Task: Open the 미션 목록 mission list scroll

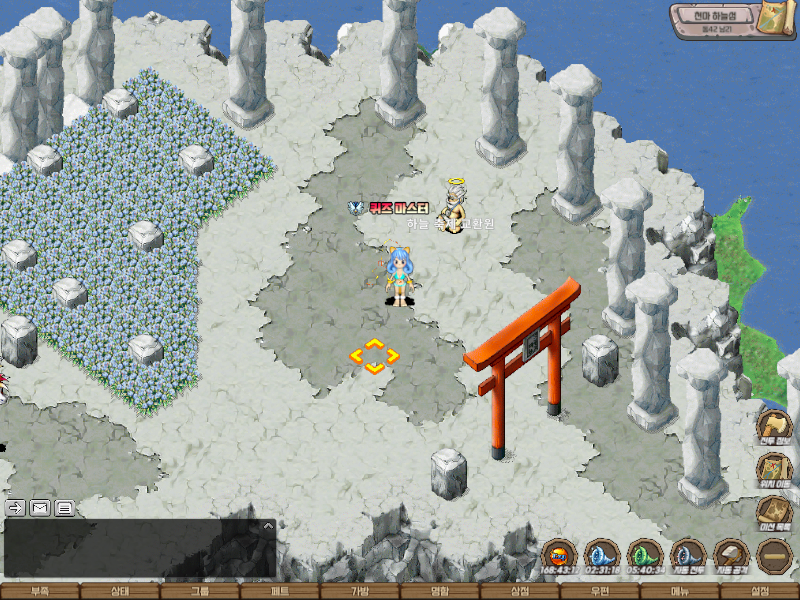Action: click(774, 512)
